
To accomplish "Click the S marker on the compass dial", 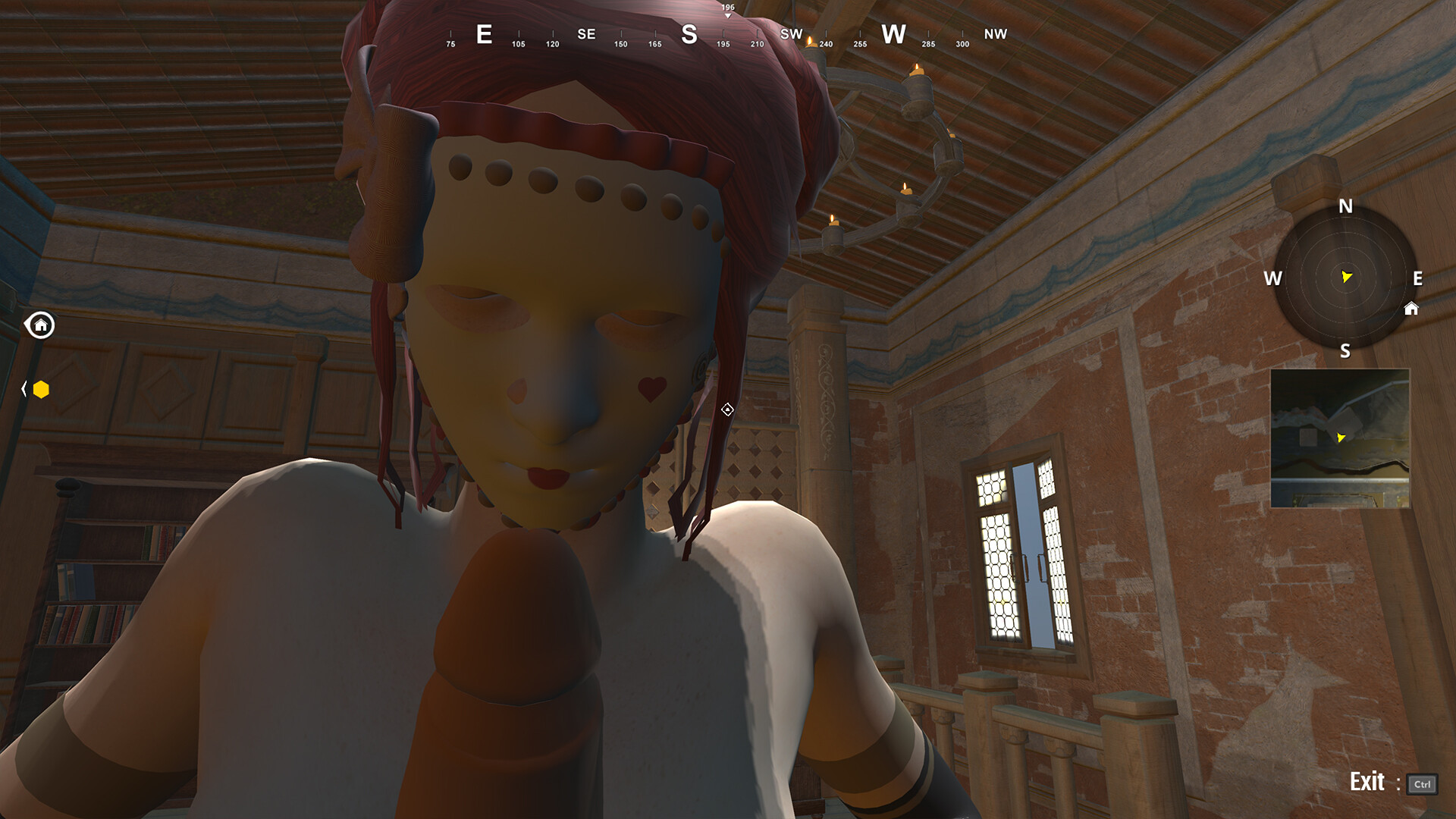I will [1345, 352].
